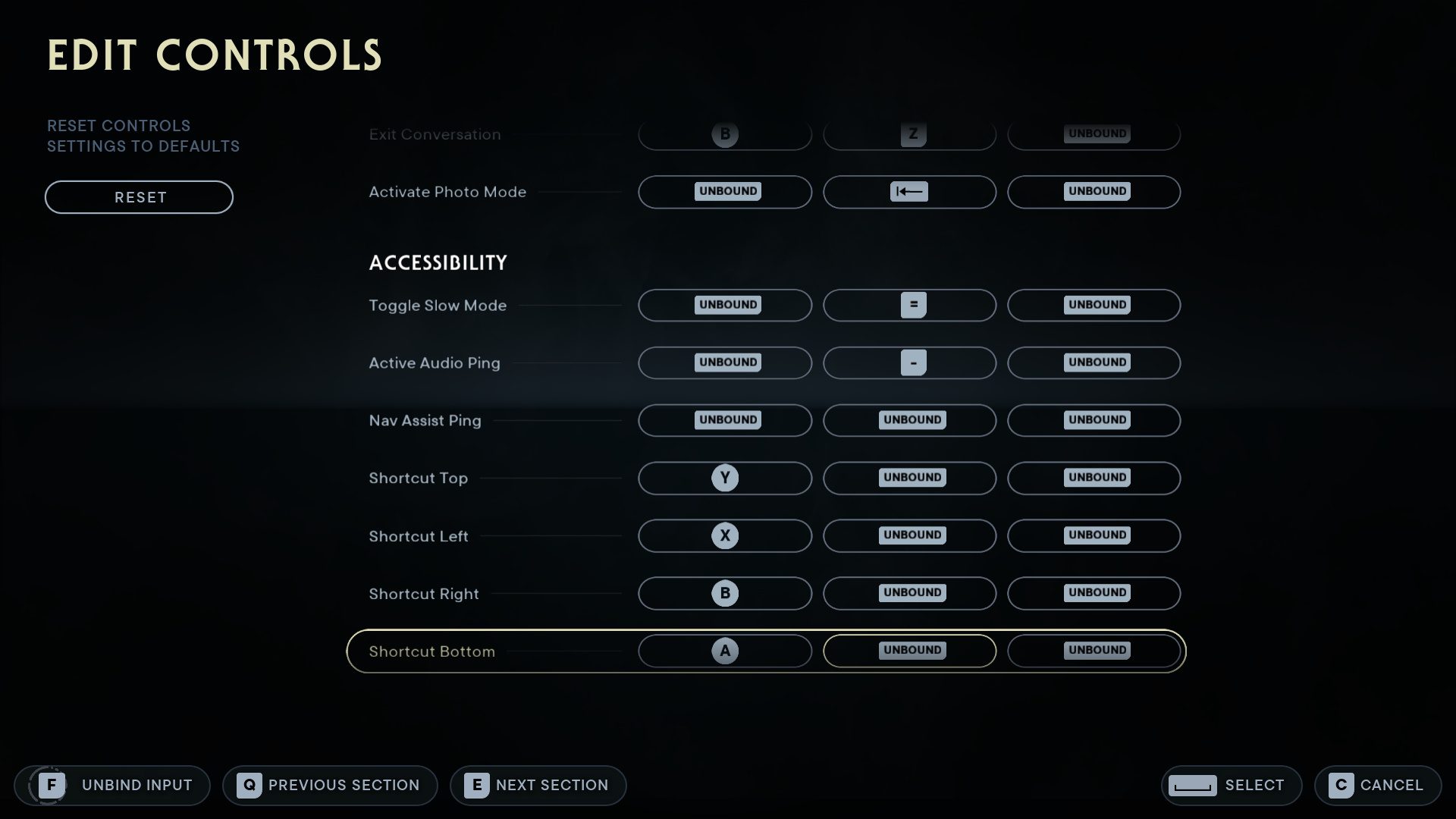This screenshot has width=1456, height=819.
Task: Select the unbound keyboard slot for Activate Photo Mode
Action: coord(724,192)
